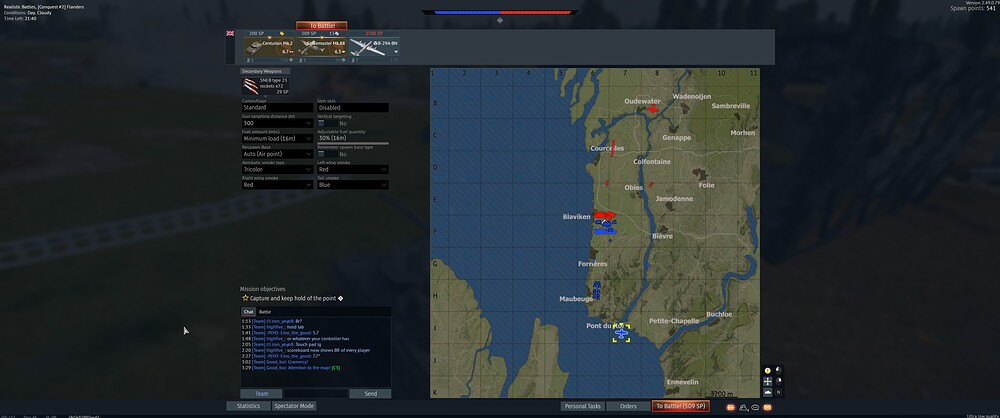Viewport: 1000px width, 418px height.
Task: Open the Statistics panel
Action: (x=248, y=406)
